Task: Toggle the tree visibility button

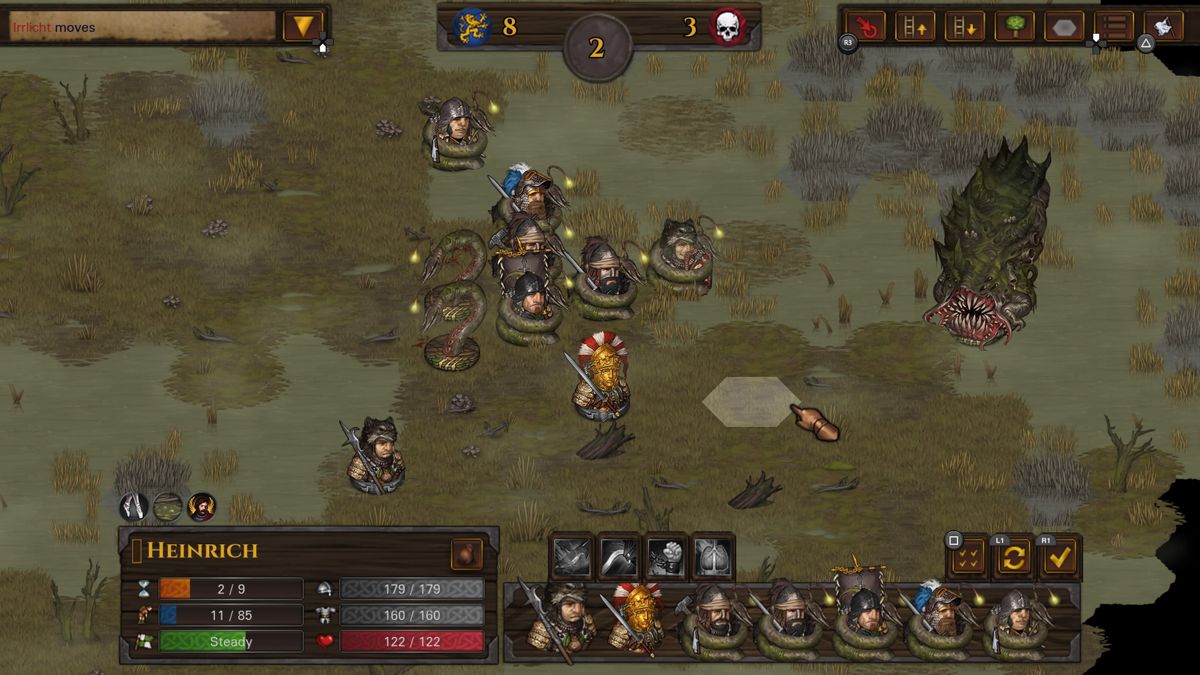Action: pos(1014,26)
